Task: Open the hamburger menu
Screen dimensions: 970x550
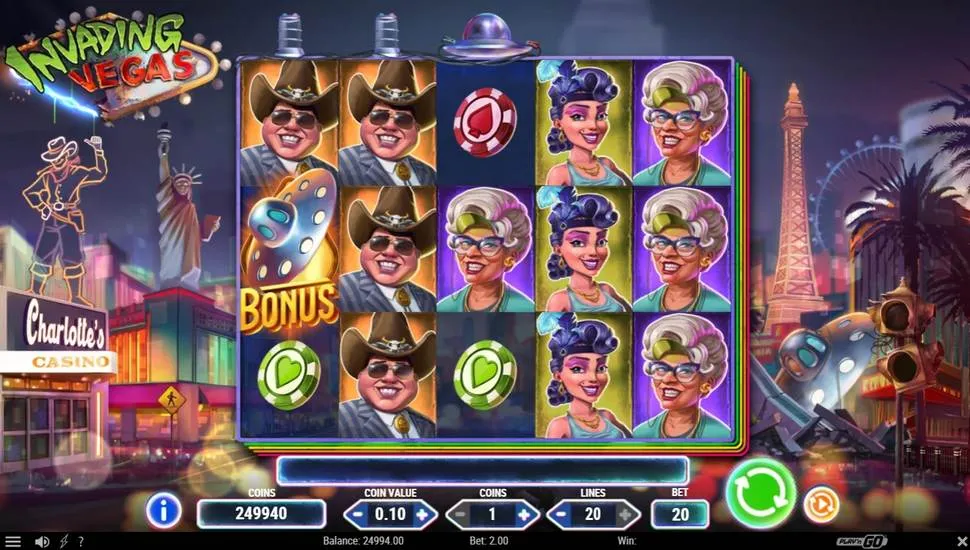Action: coord(13,542)
